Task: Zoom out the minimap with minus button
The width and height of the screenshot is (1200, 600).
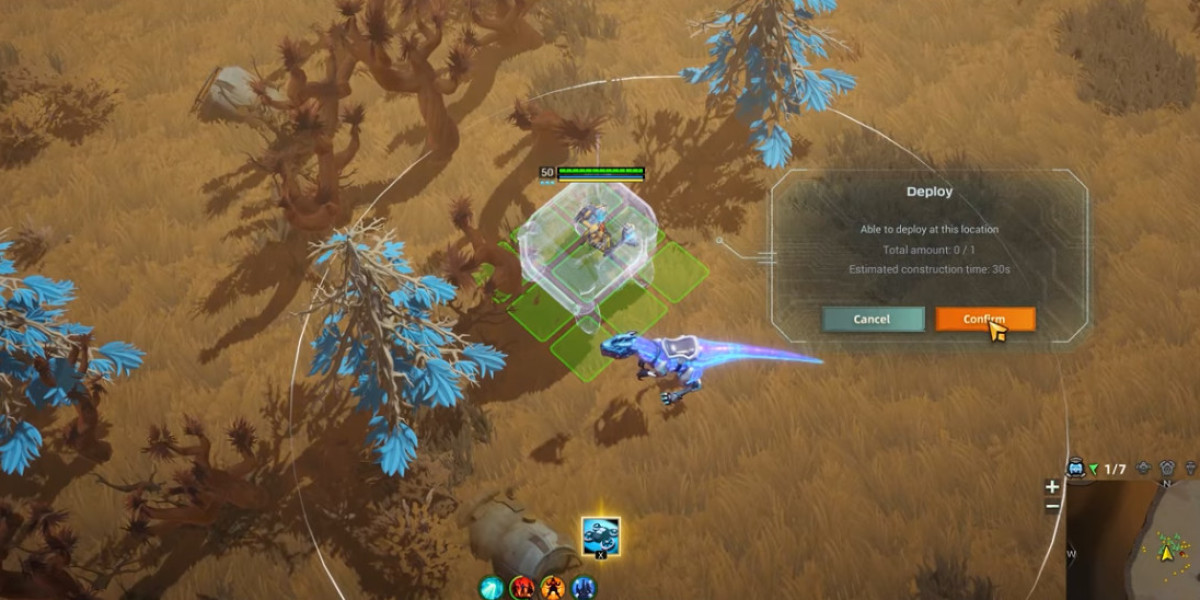Action: coord(1052,506)
